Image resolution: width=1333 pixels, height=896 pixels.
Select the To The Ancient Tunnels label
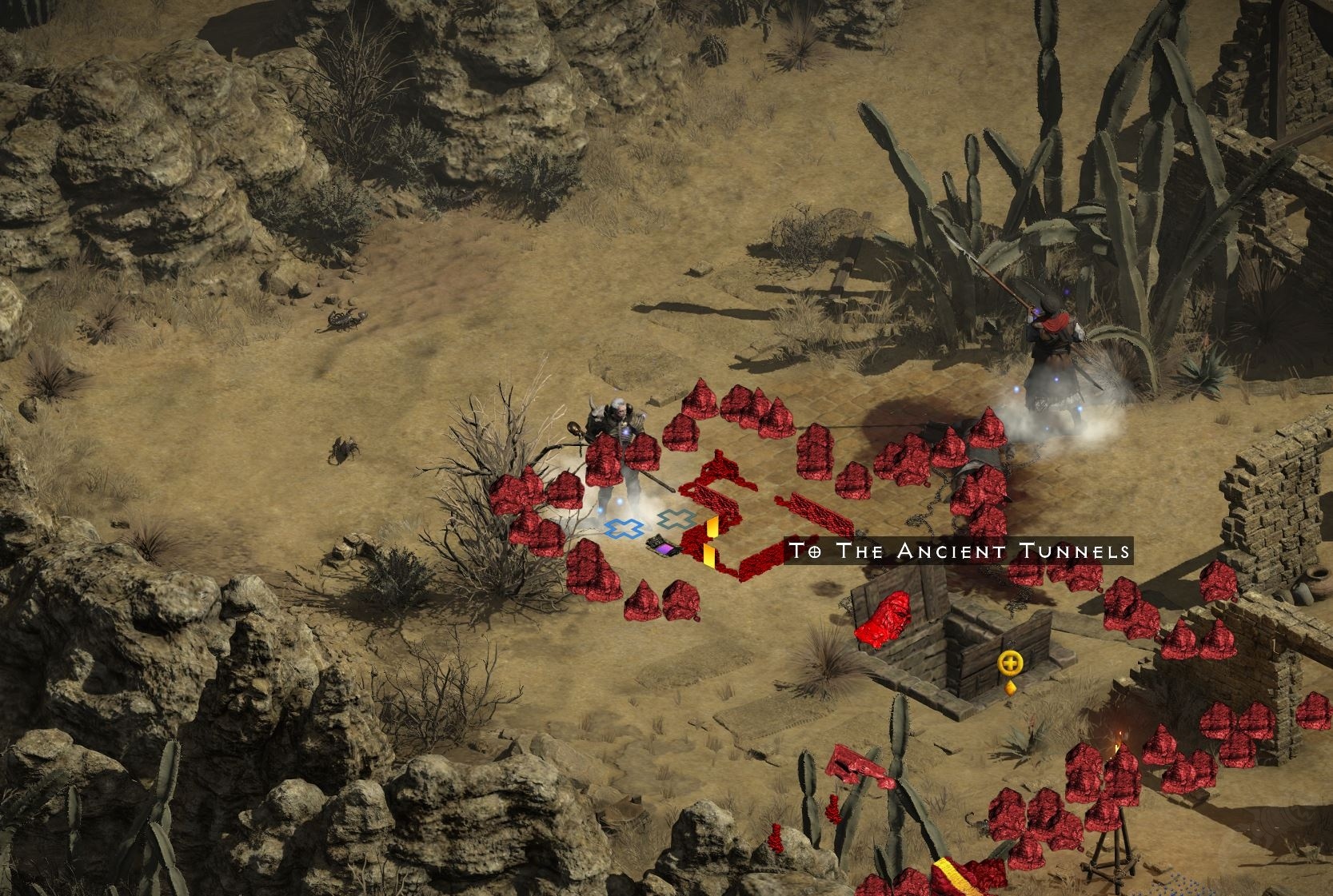(x=959, y=551)
